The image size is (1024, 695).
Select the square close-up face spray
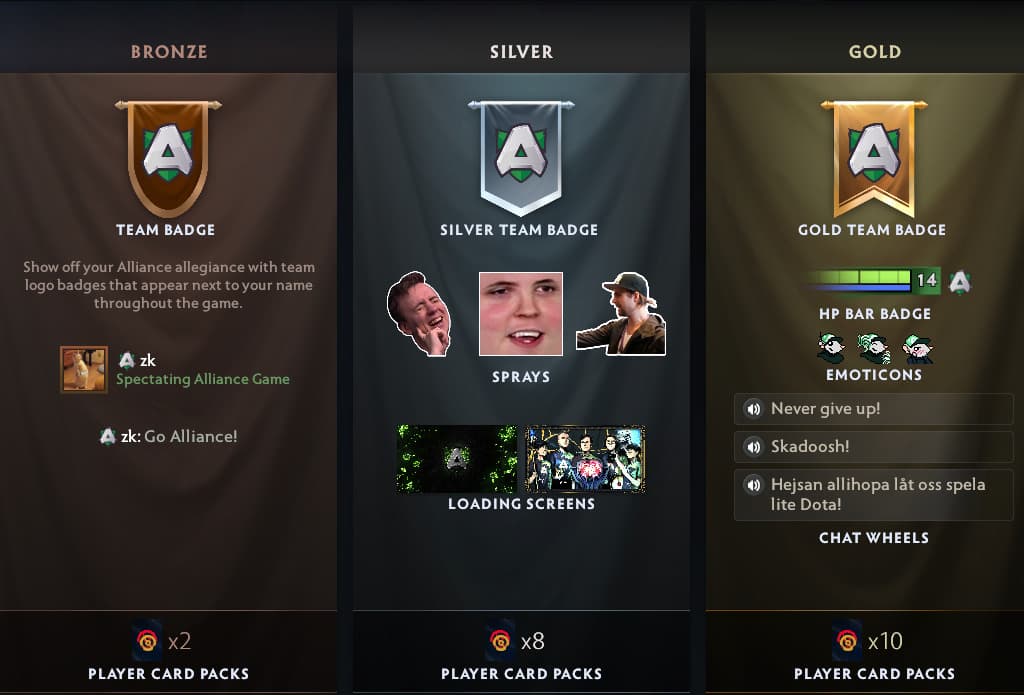pyautogui.click(x=520, y=314)
